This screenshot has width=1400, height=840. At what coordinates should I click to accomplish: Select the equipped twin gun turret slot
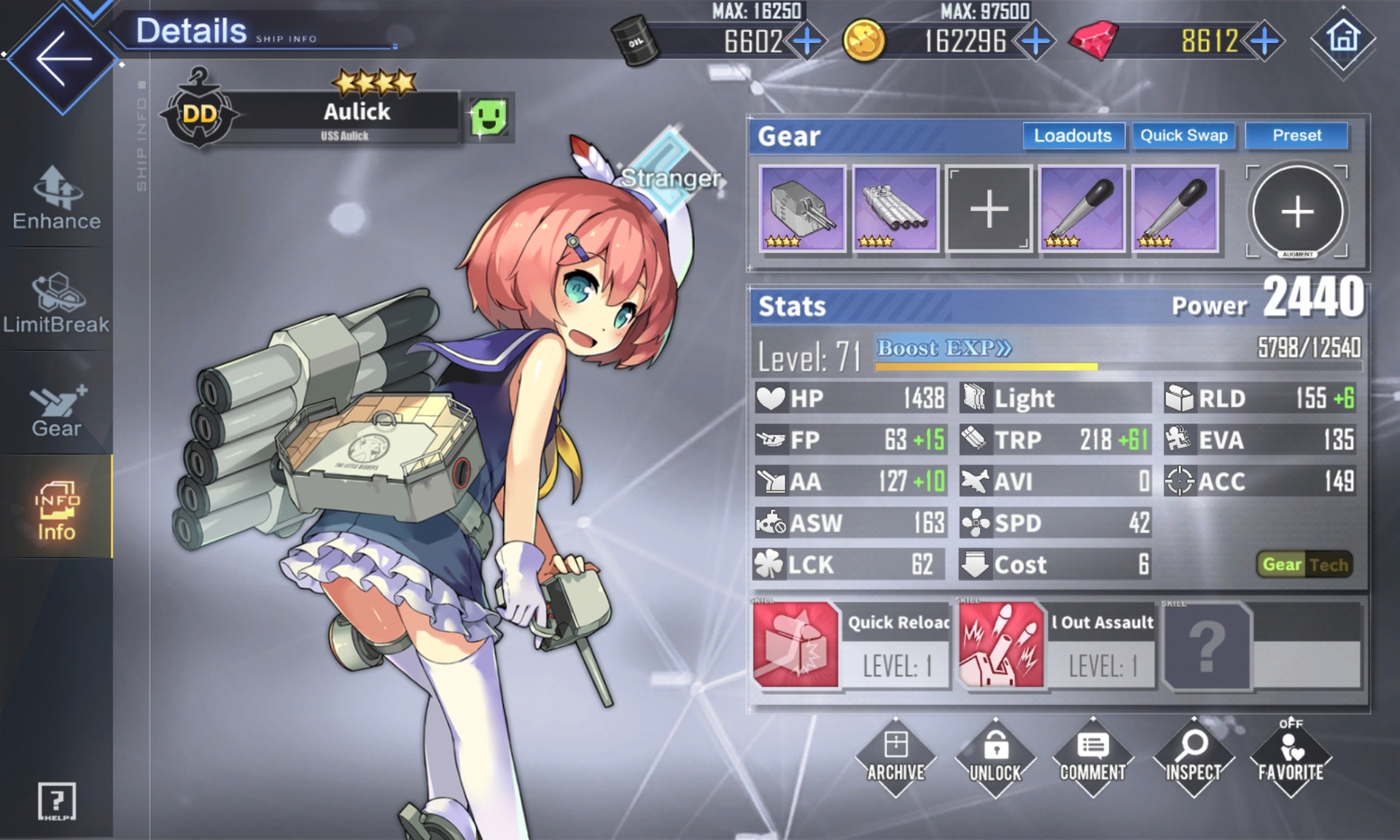point(802,209)
